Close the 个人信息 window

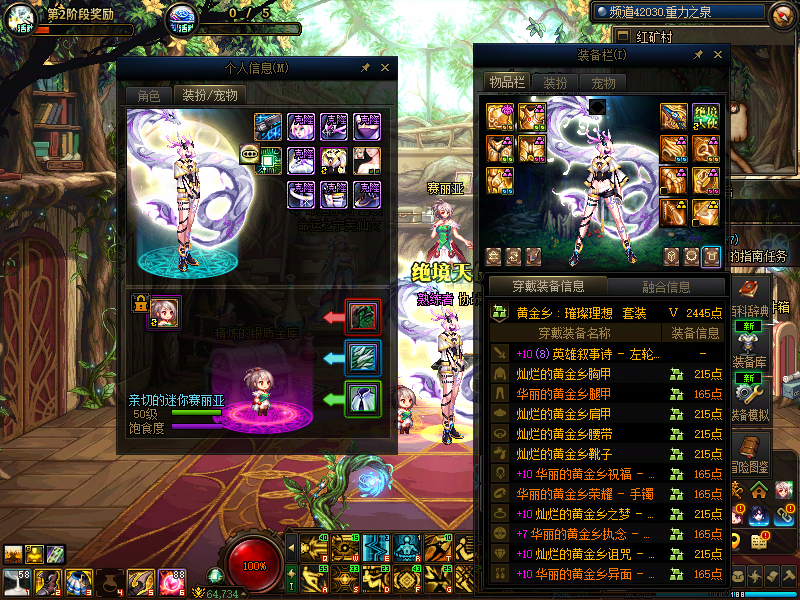click(x=385, y=68)
